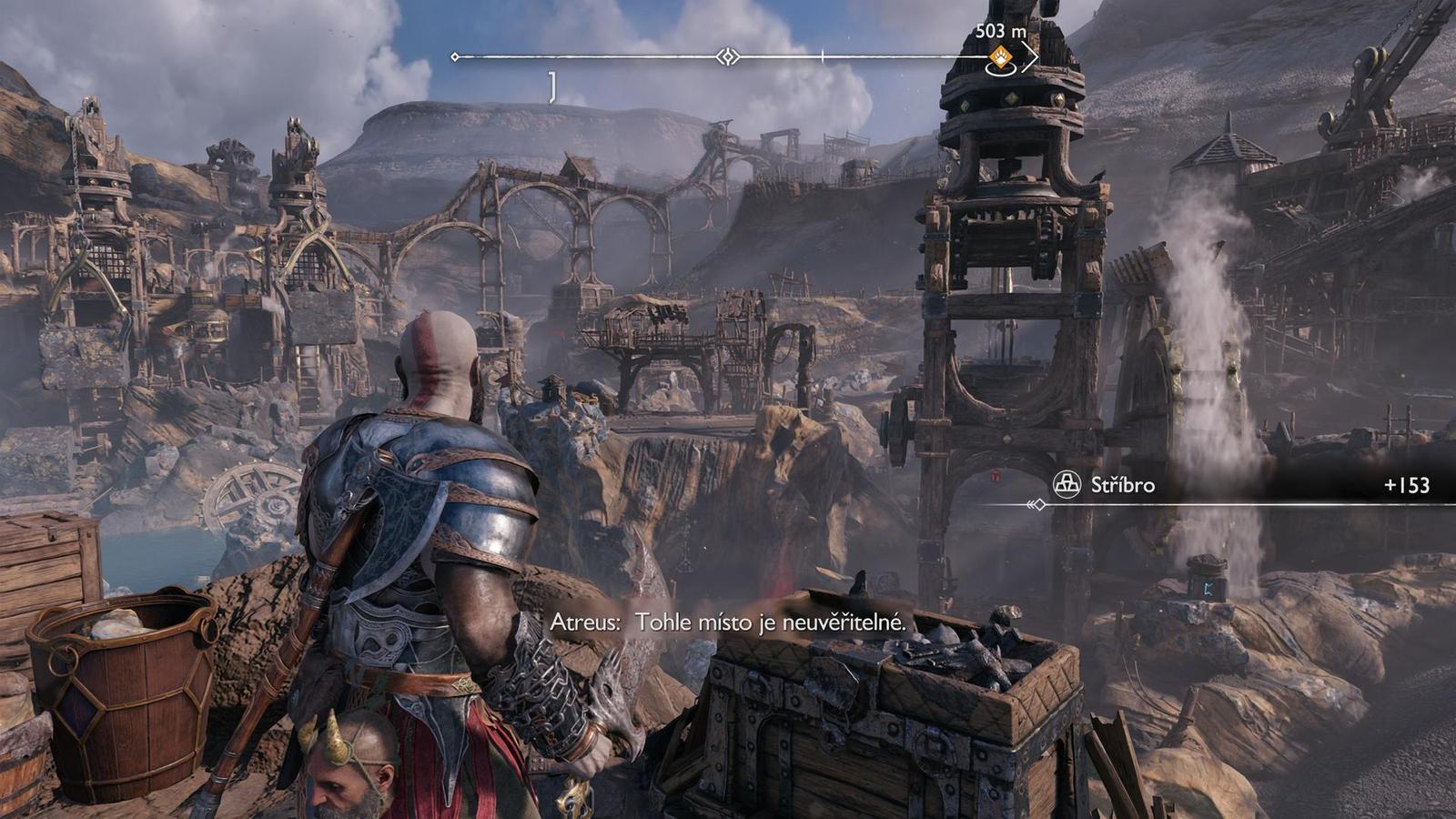1456x819 pixels.
Task: Click the center diamond marker on compass bar
Action: point(727,56)
